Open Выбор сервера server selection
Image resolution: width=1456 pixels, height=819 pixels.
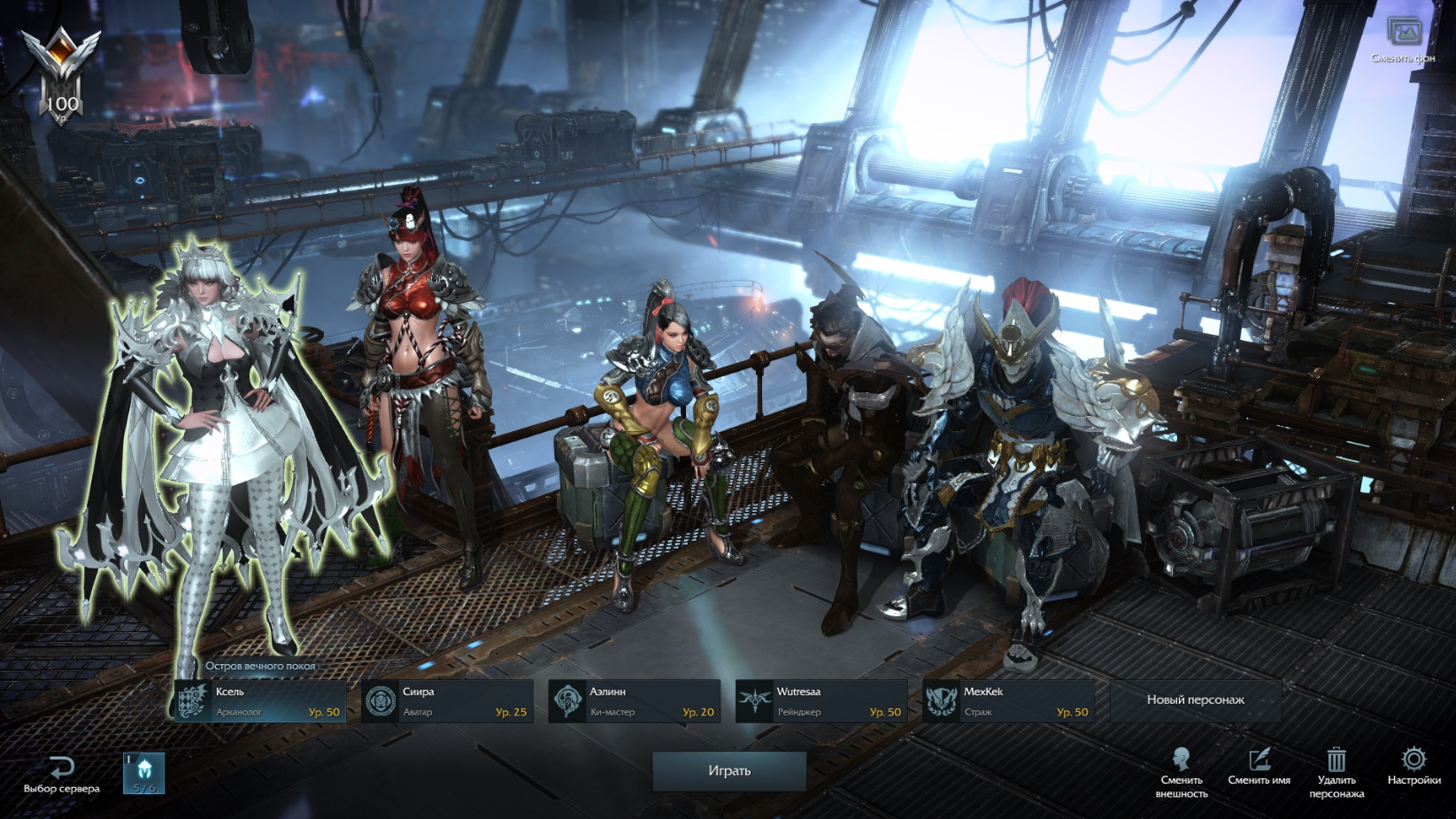(x=61, y=774)
